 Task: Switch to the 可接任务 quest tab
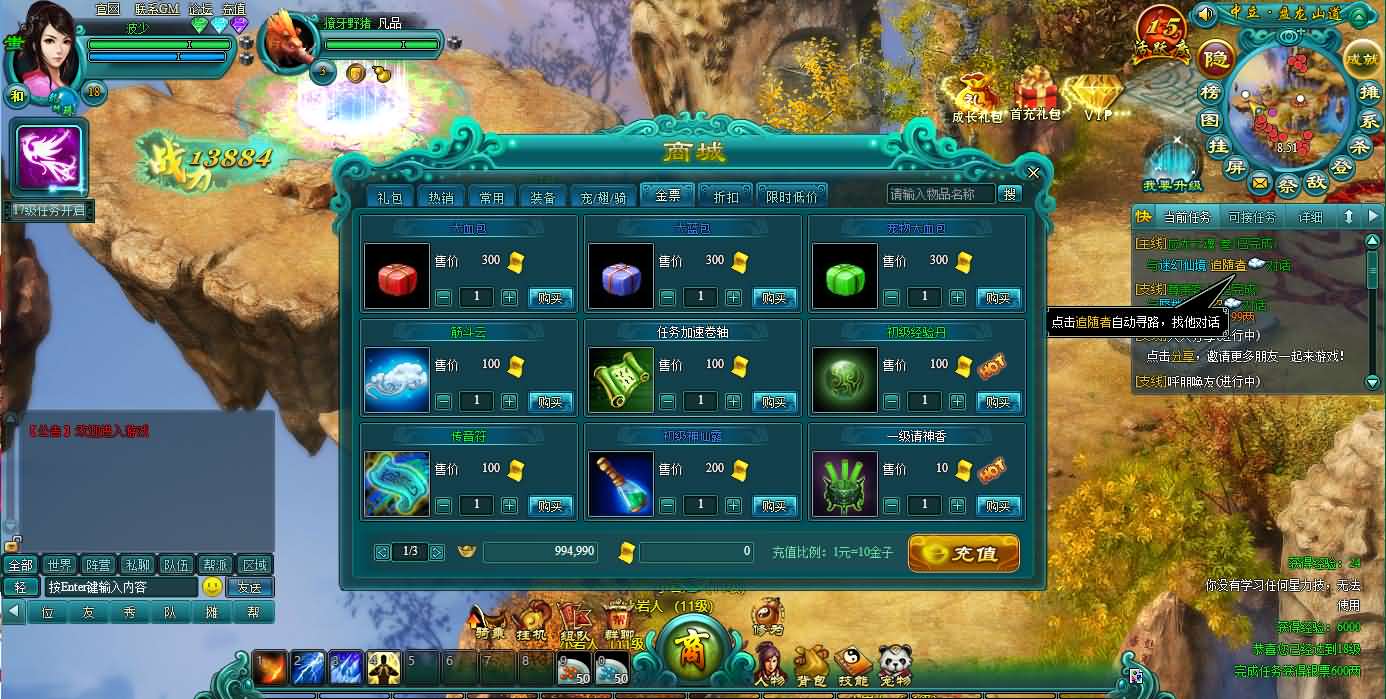(1251, 217)
